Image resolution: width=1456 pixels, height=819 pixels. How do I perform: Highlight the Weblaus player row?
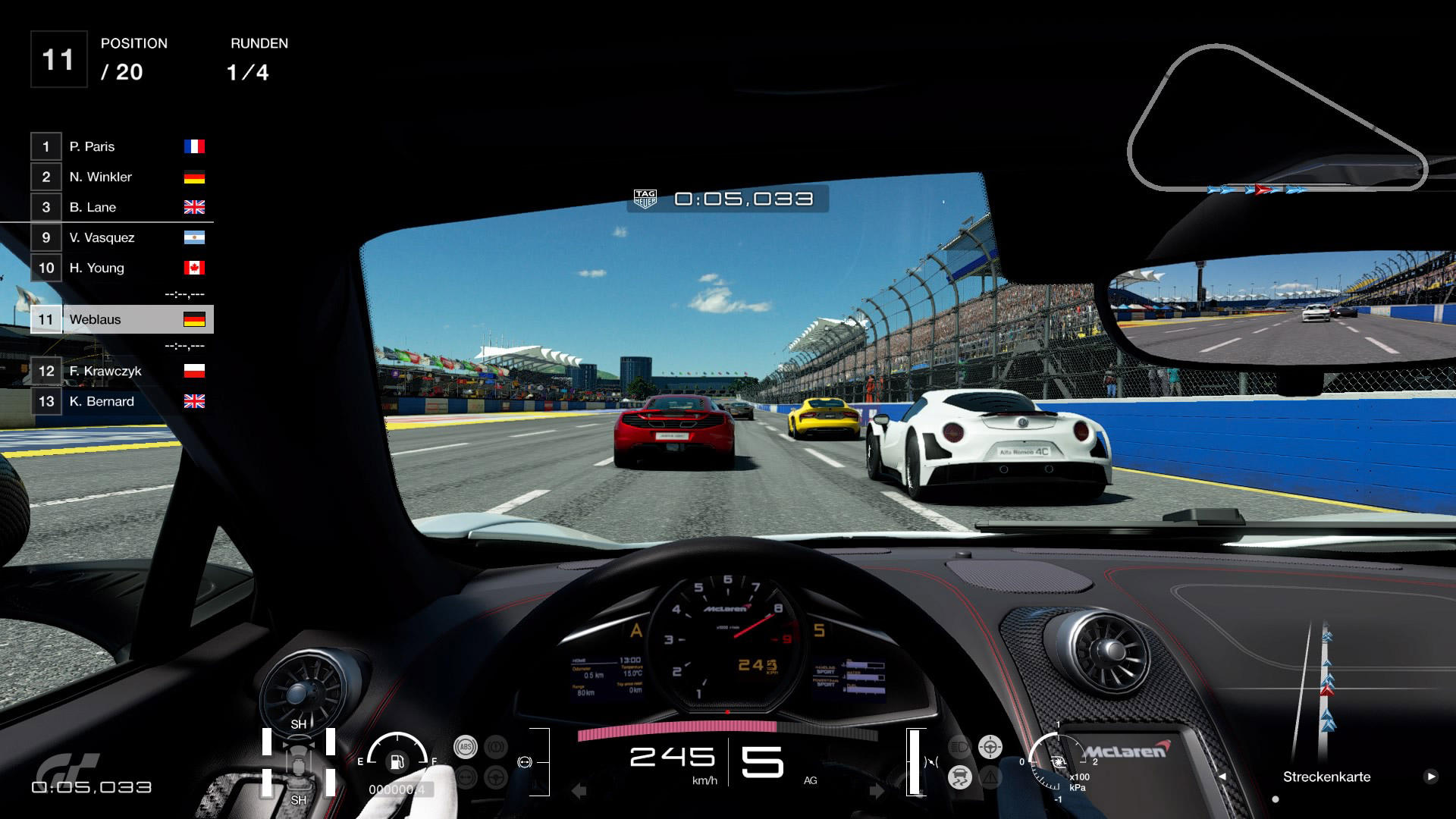point(121,319)
